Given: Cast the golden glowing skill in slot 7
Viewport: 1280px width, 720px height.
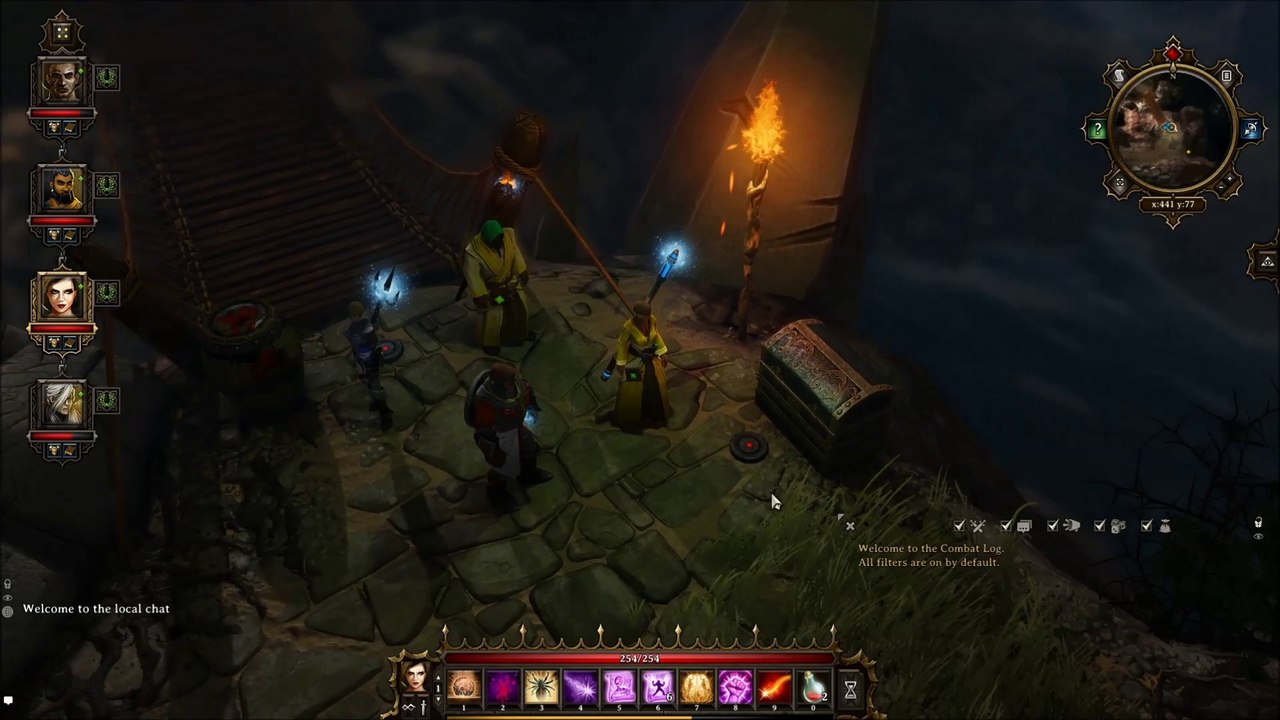Looking at the screenshot, I should point(696,688).
